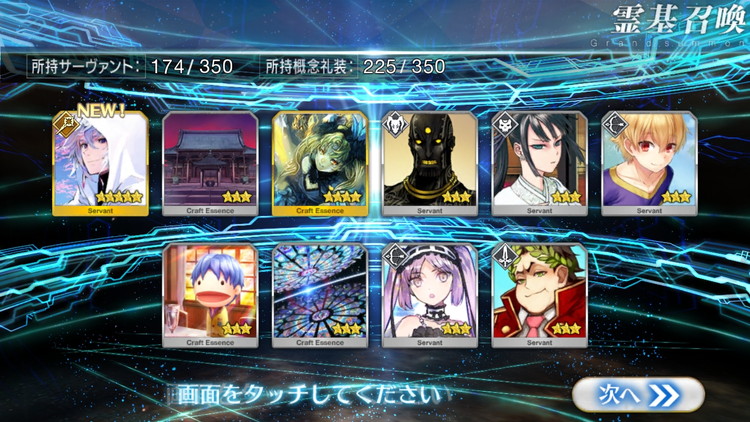The image size is (750, 422).
Task: Select the blonde red-eyed boy Servant card
Action: pos(649,162)
